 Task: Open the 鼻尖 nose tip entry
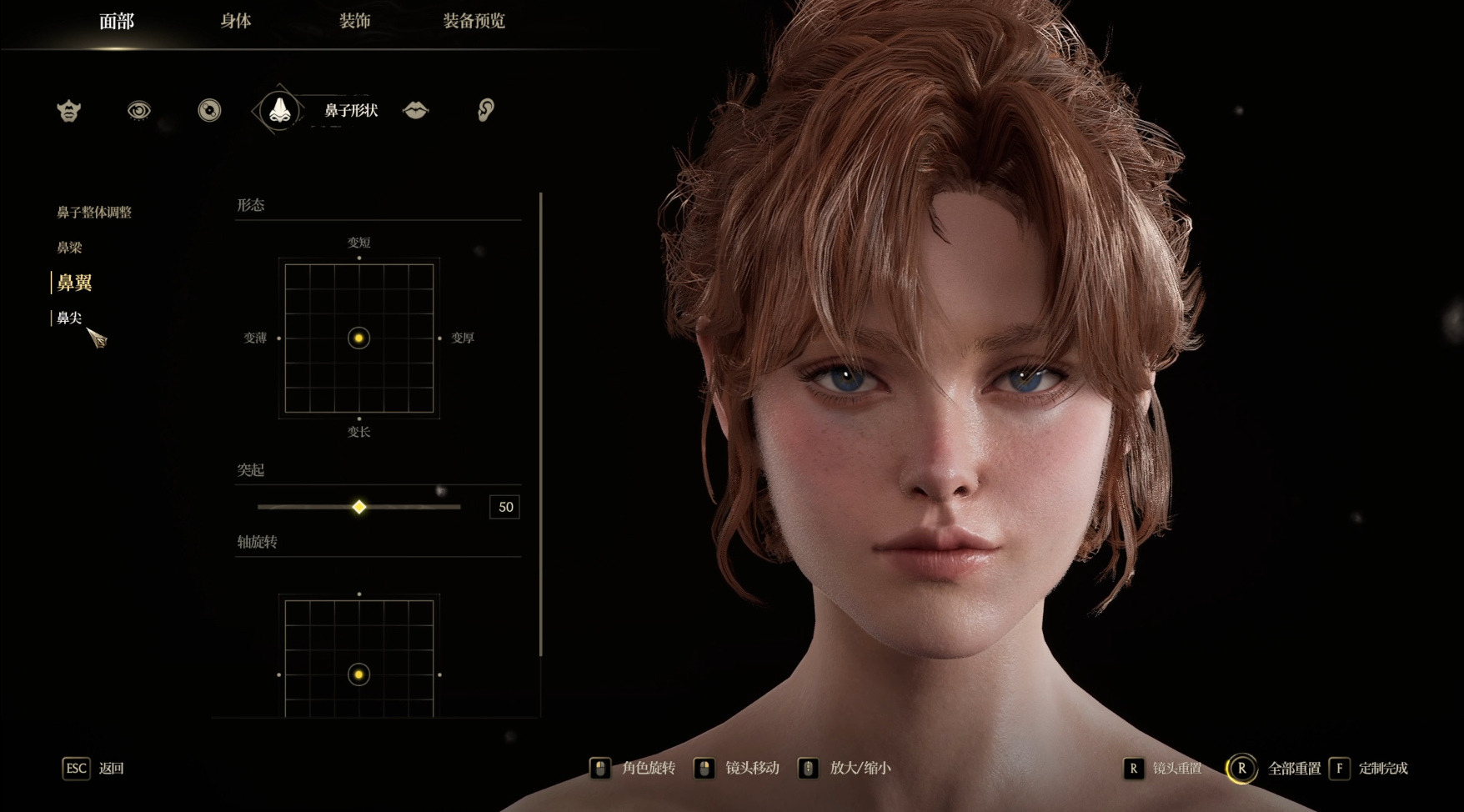pos(69,318)
